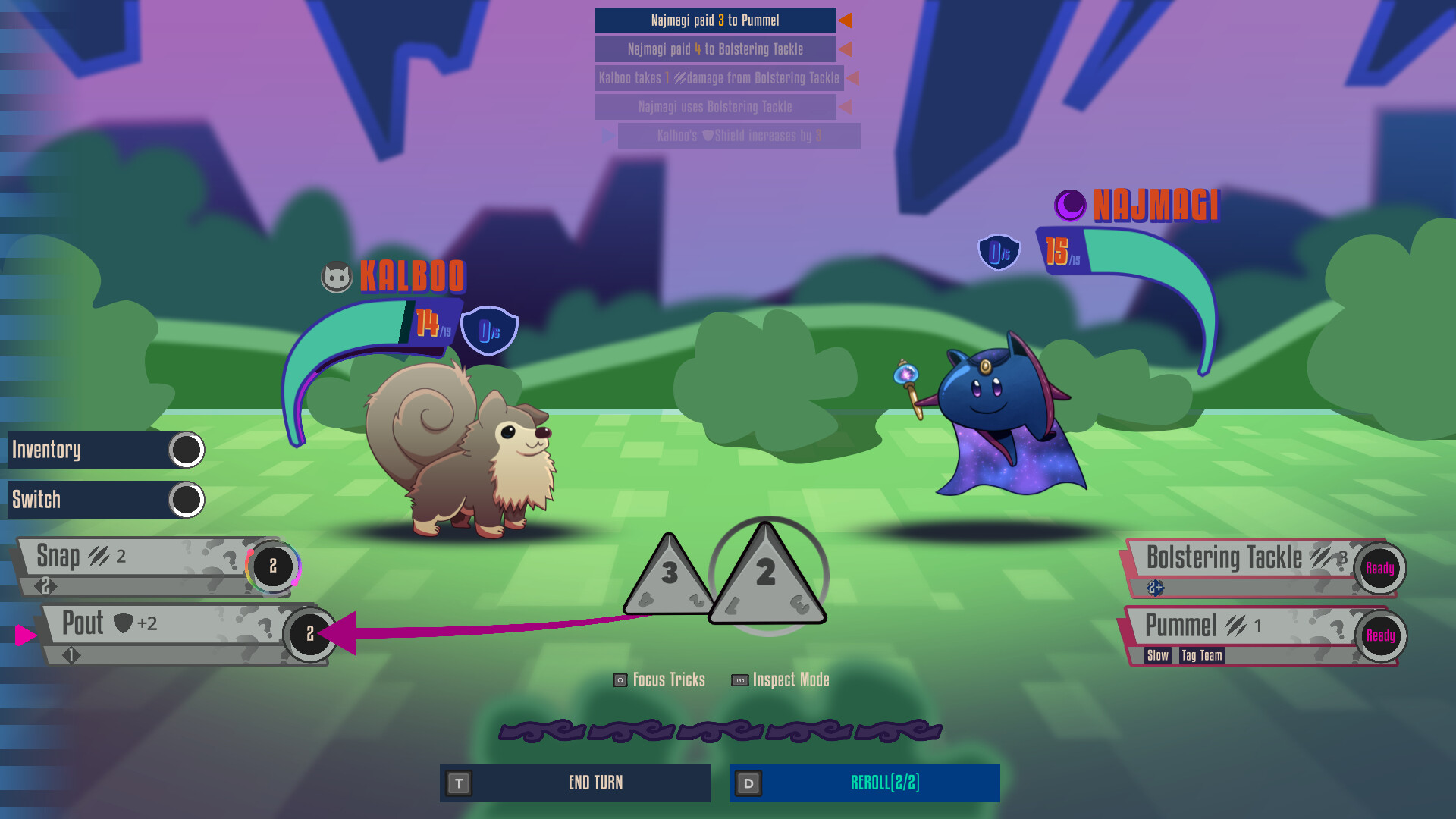Toggle the Switch option circle
Image resolution: width=1456 pixels, height=819 pixels.
point(187,500)
